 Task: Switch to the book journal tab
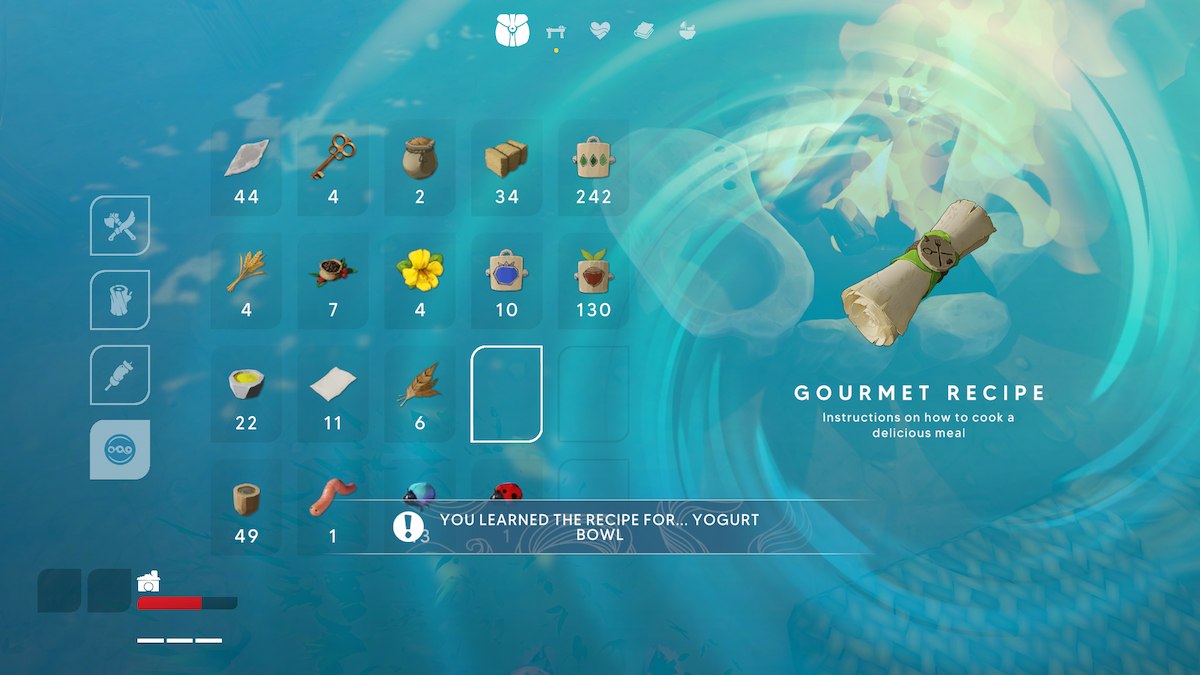click(643, 31)
